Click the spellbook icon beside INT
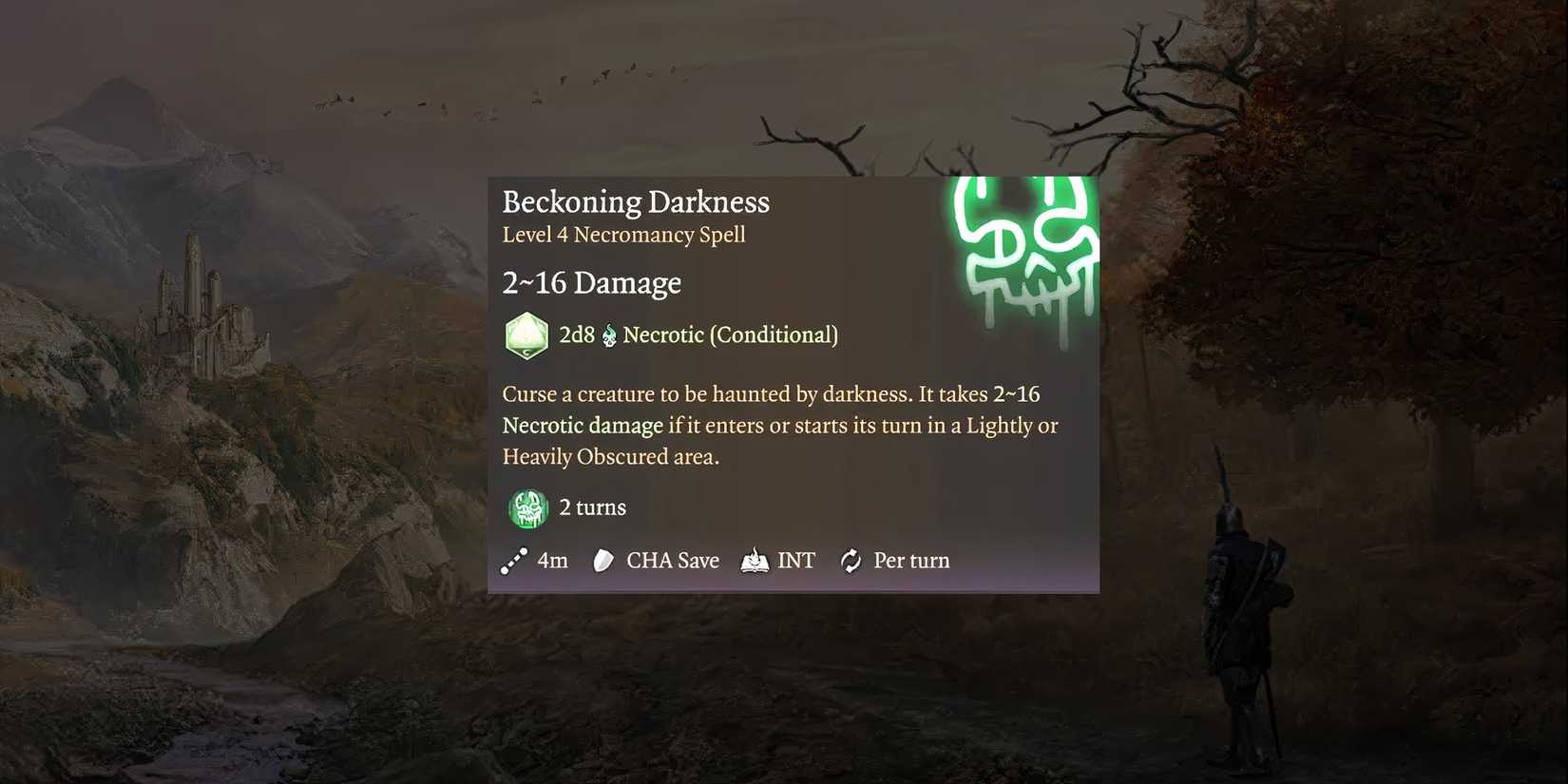 pos(754,561)
